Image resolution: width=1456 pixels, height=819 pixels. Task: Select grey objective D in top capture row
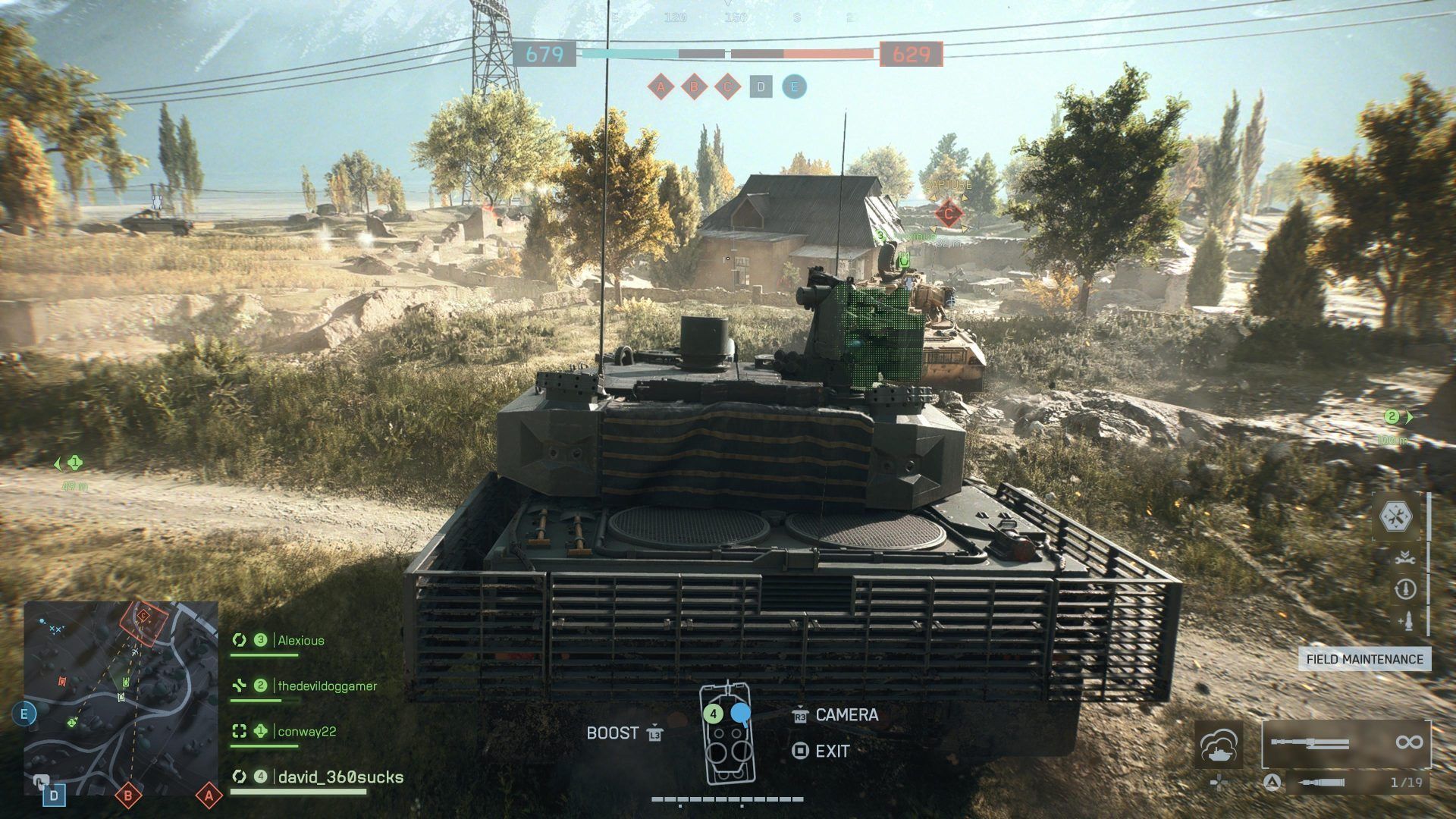(761, 87)
